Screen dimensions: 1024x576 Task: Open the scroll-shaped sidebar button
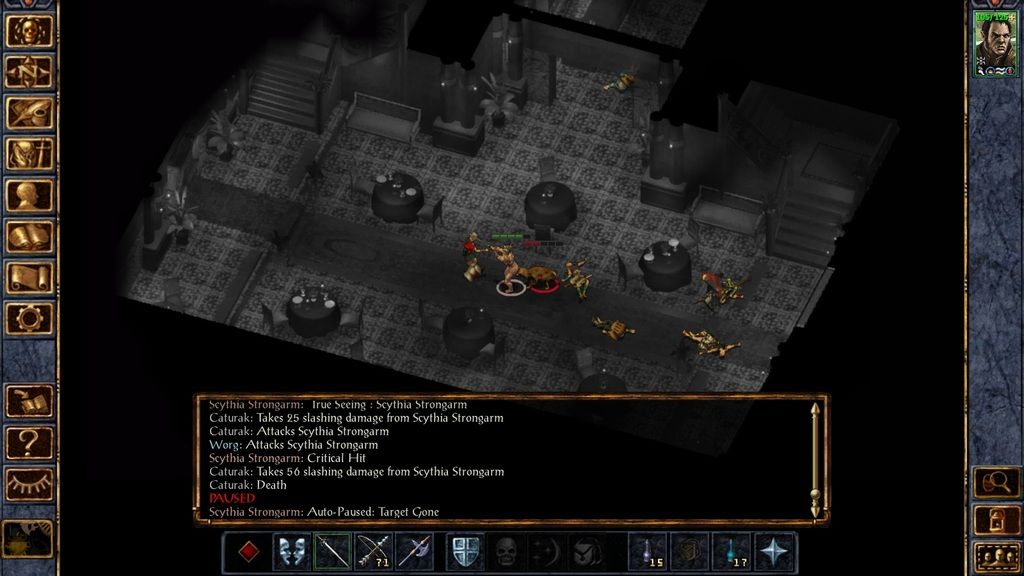(29, 278)
